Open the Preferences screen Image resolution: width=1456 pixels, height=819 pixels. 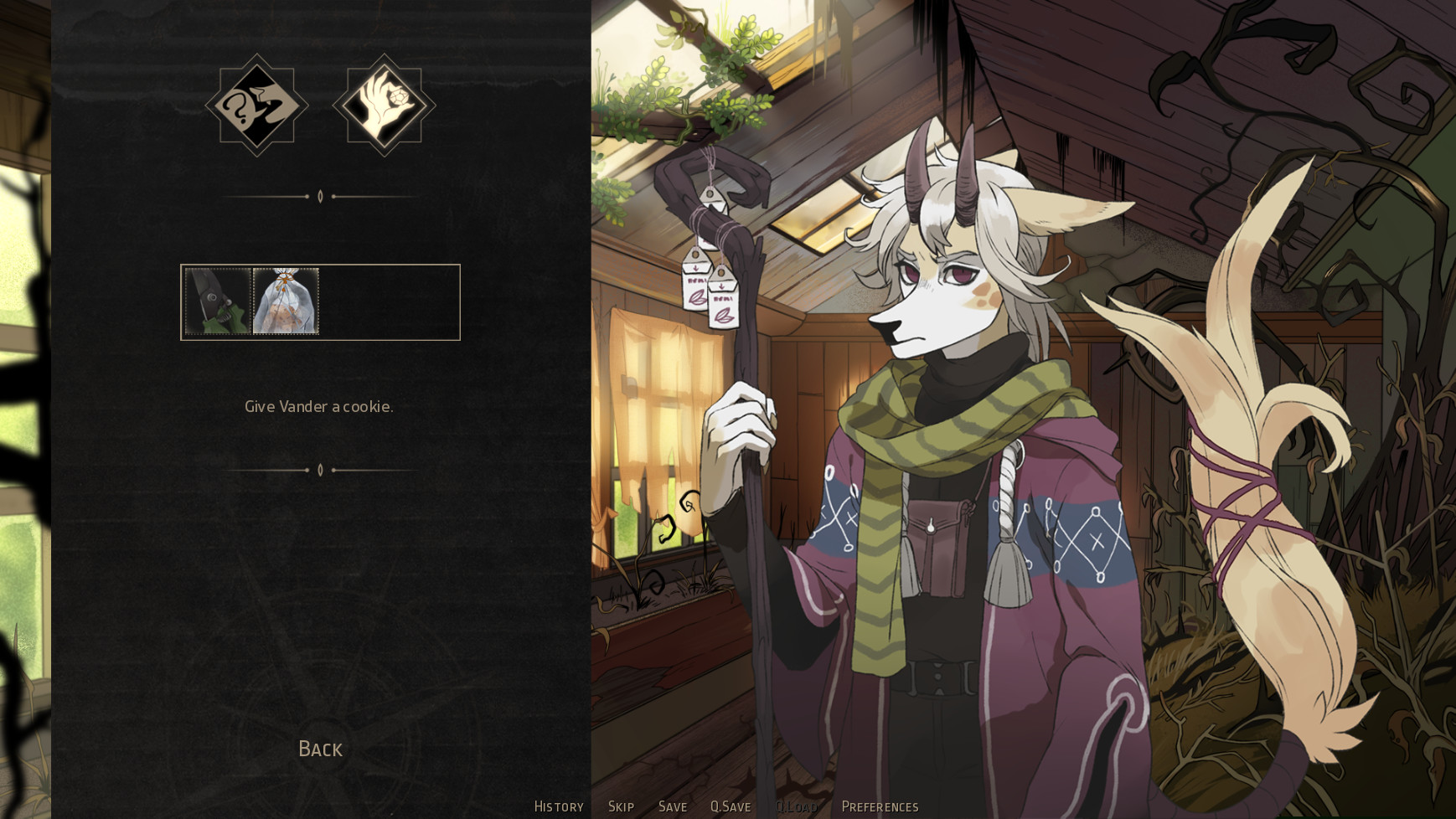[880, 806]
